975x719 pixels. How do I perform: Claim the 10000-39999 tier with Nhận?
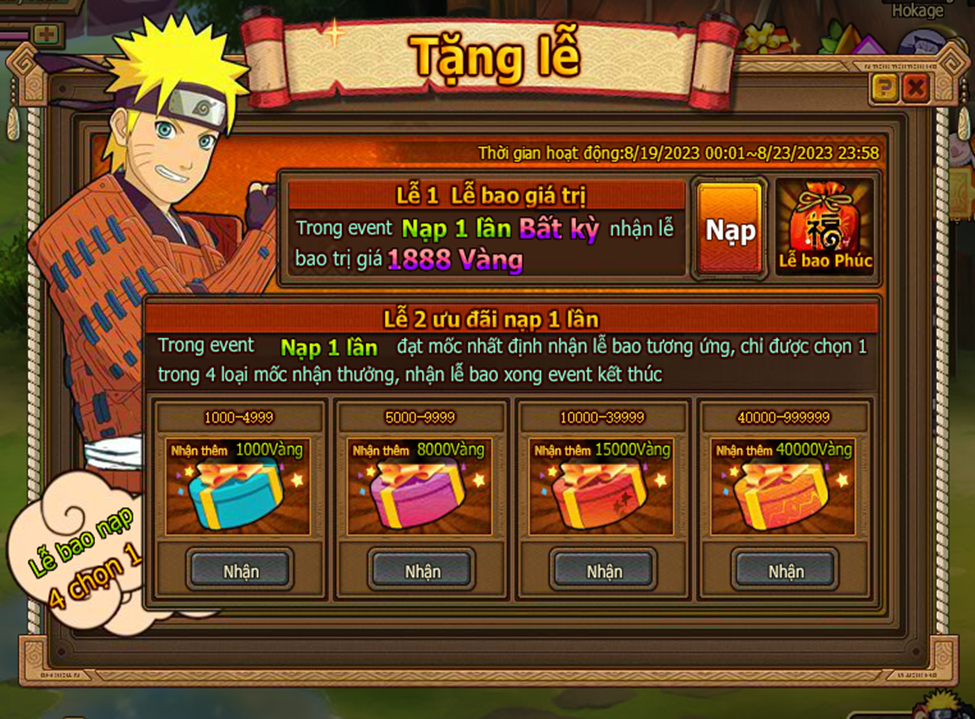click(x=604, y=571)
